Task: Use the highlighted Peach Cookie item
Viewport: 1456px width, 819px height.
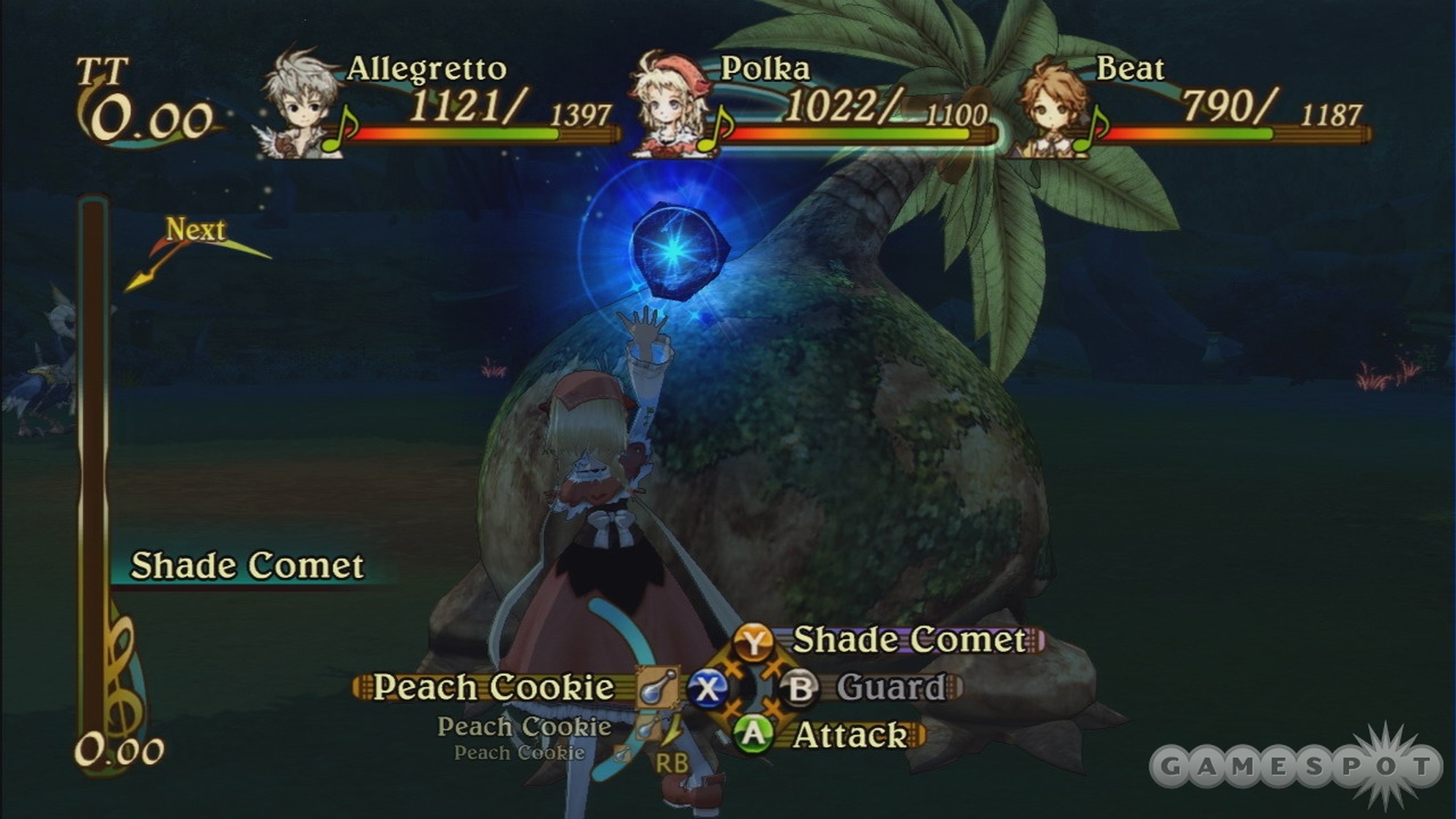Action: click(x=493, y=688)
